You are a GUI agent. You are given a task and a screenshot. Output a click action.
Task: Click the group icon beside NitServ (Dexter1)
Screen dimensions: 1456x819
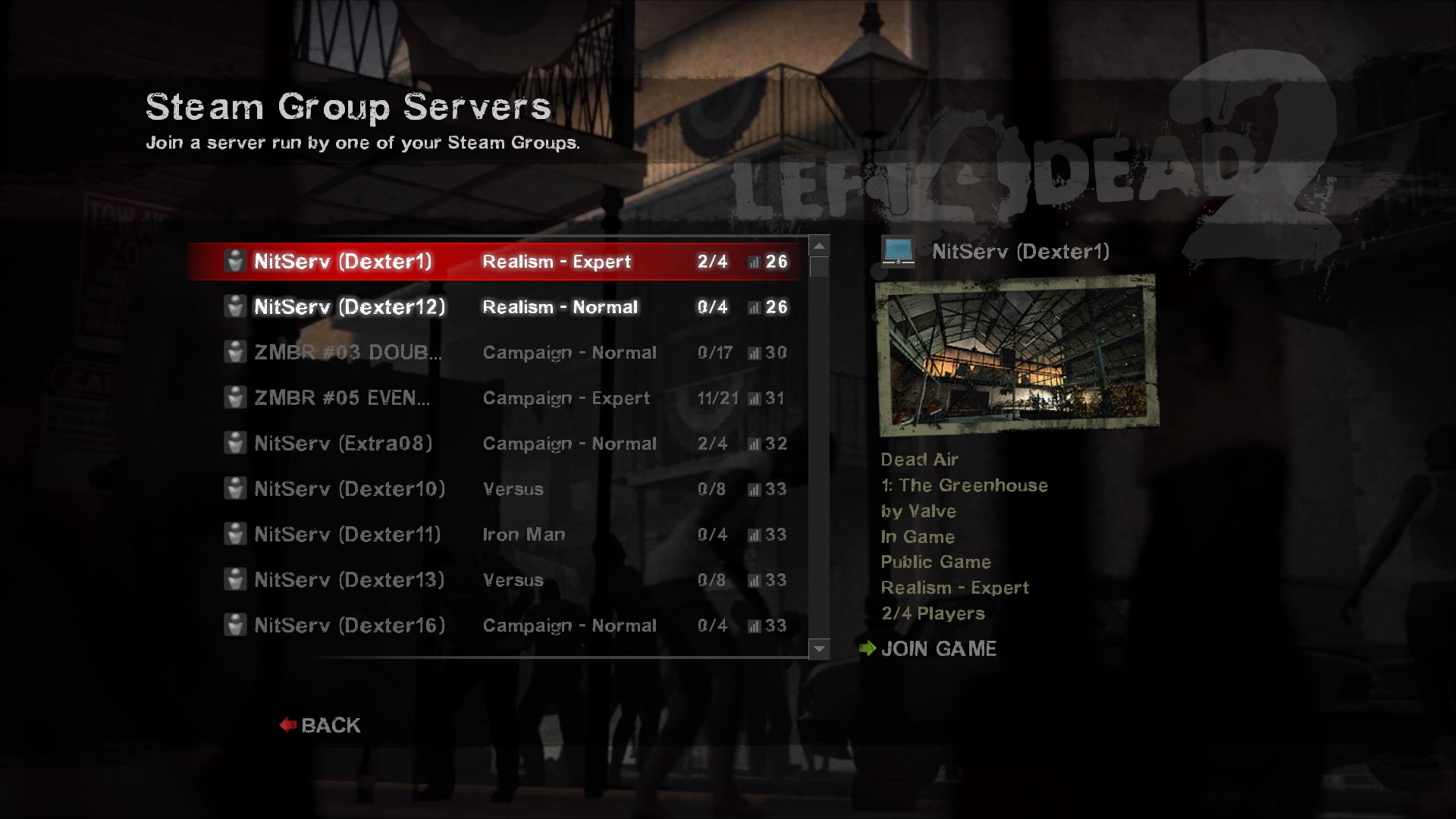point(235,261)
